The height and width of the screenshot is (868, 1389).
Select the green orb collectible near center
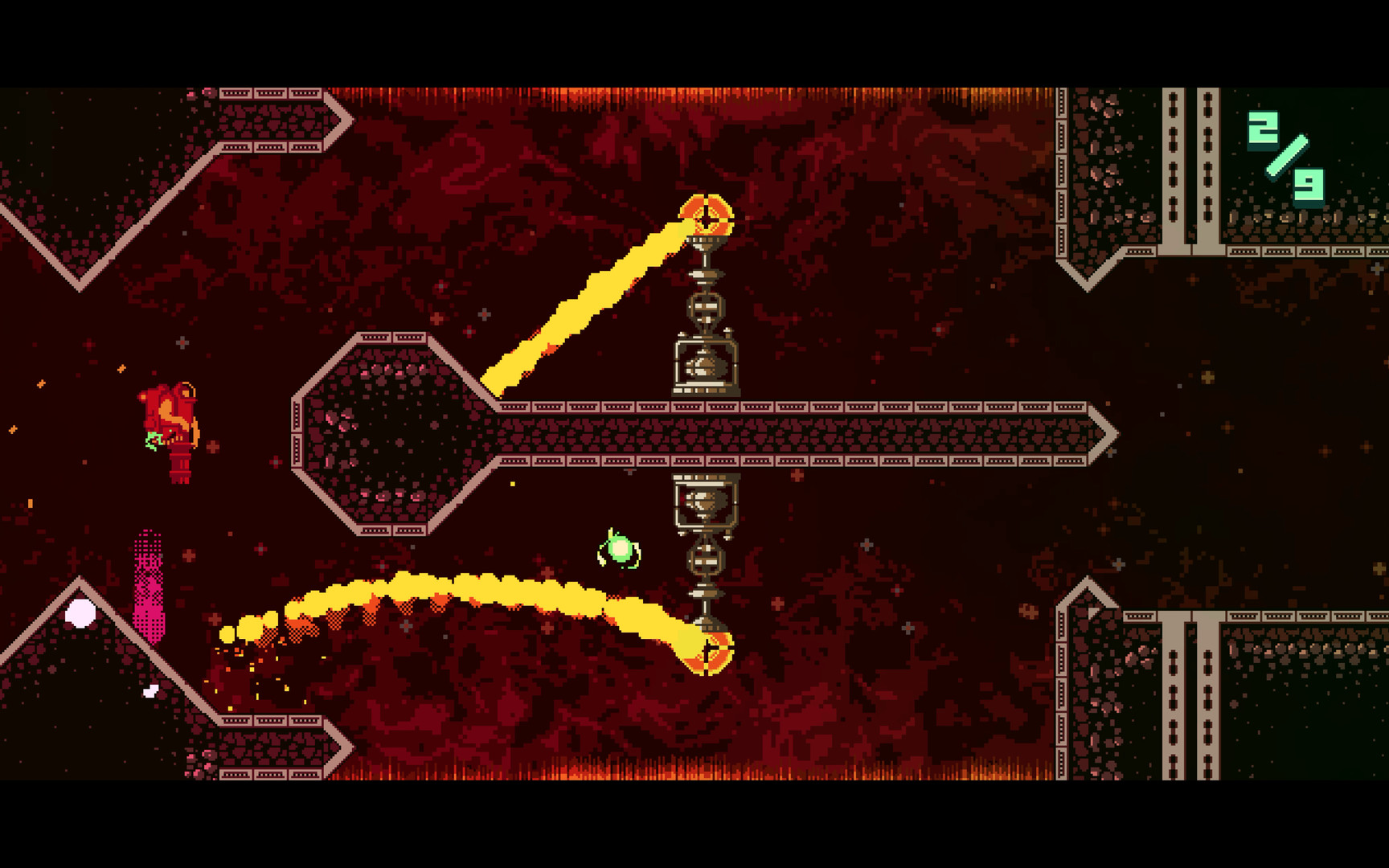[619, 551]
